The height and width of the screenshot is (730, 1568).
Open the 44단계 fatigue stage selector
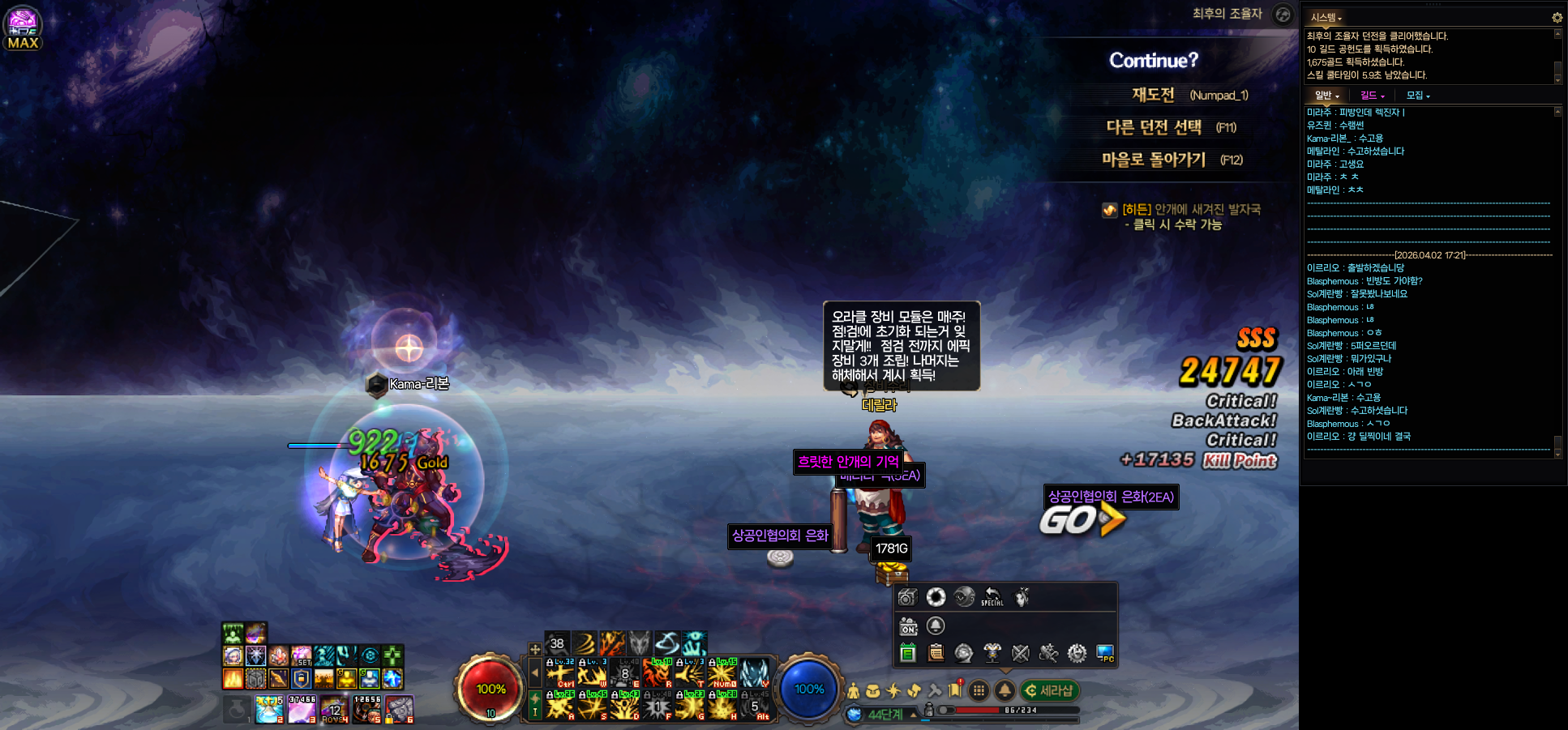click(x=885, y=715)
